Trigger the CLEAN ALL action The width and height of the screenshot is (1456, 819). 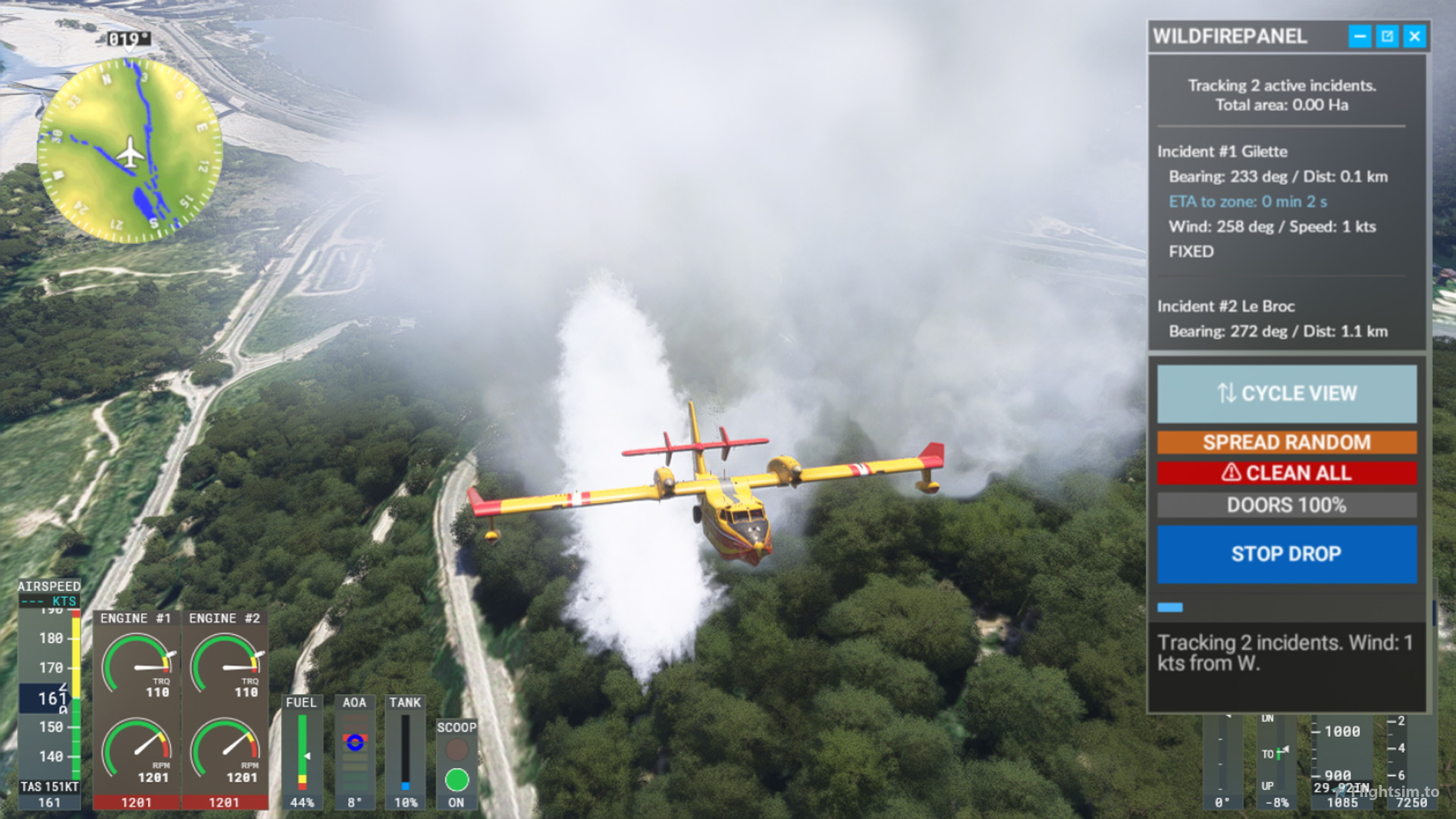[1286, 472]
